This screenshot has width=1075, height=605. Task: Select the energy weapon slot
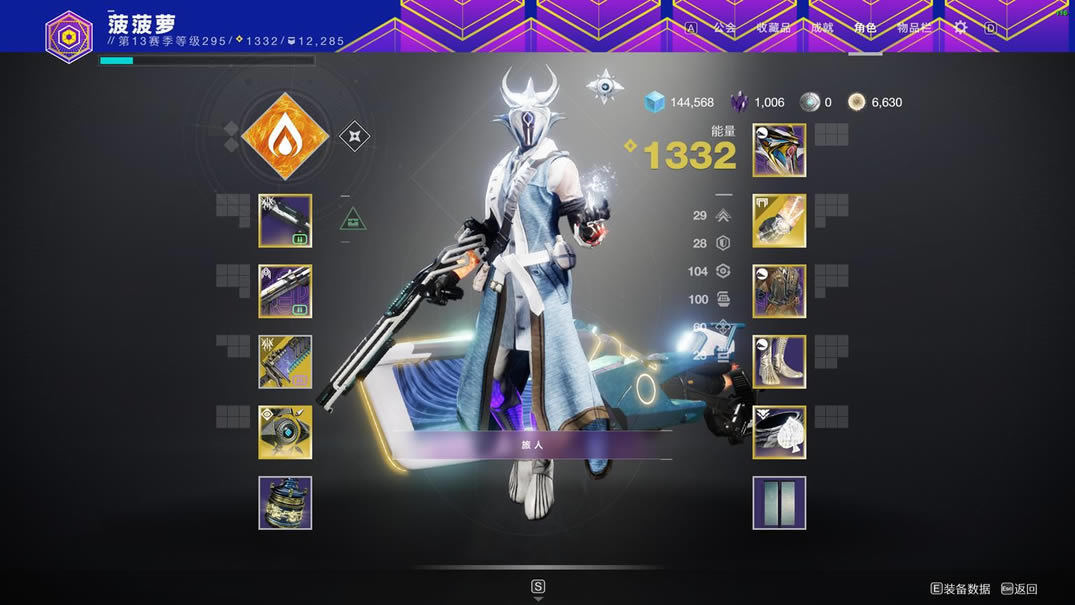point(285,291)
